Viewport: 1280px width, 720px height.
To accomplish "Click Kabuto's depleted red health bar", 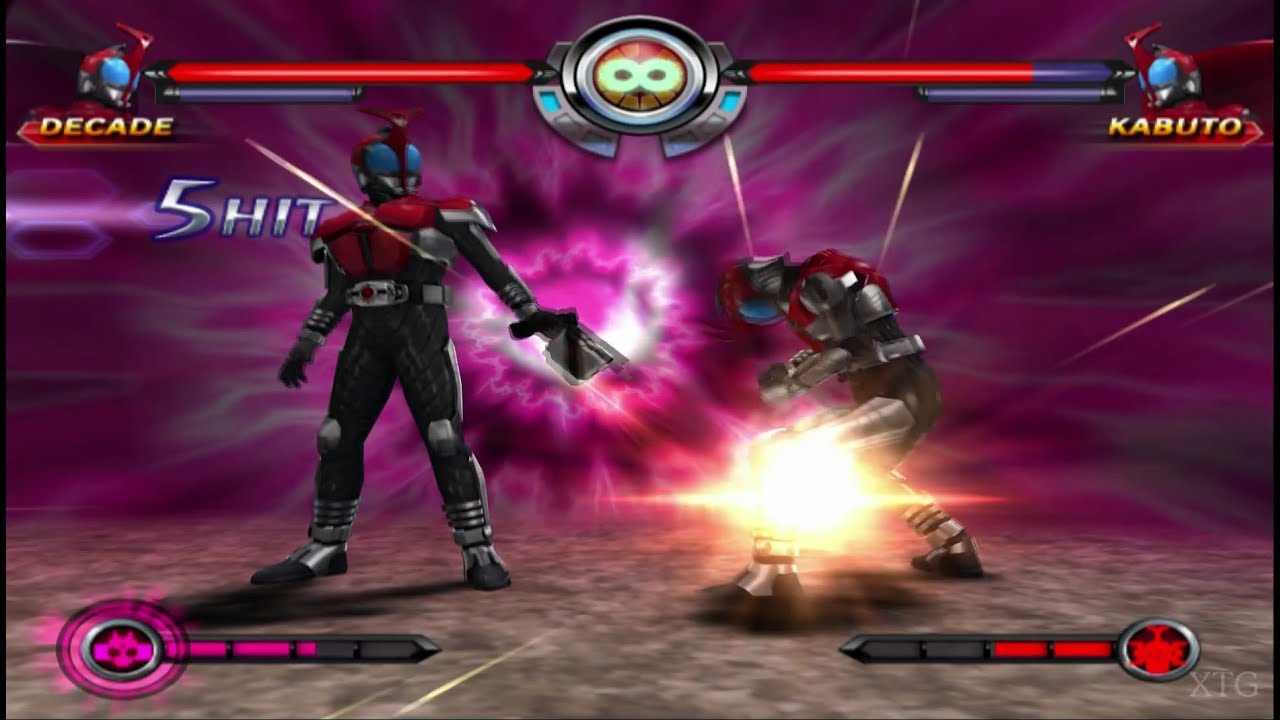I will (x=890, y=72).
